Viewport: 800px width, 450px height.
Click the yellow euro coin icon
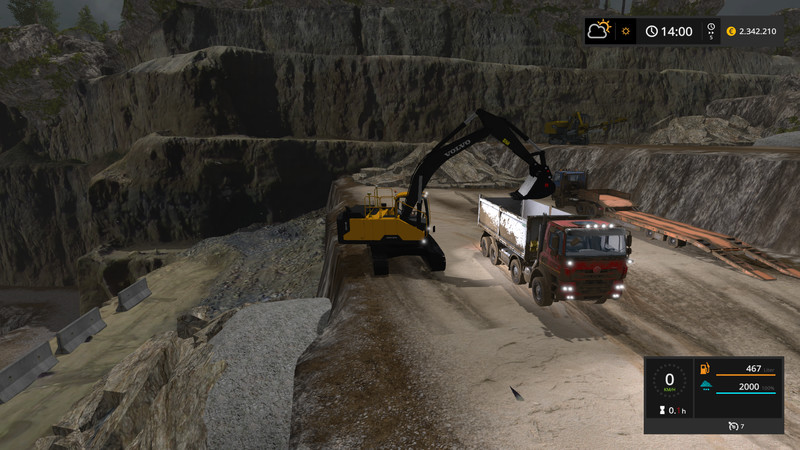point(731,31)
